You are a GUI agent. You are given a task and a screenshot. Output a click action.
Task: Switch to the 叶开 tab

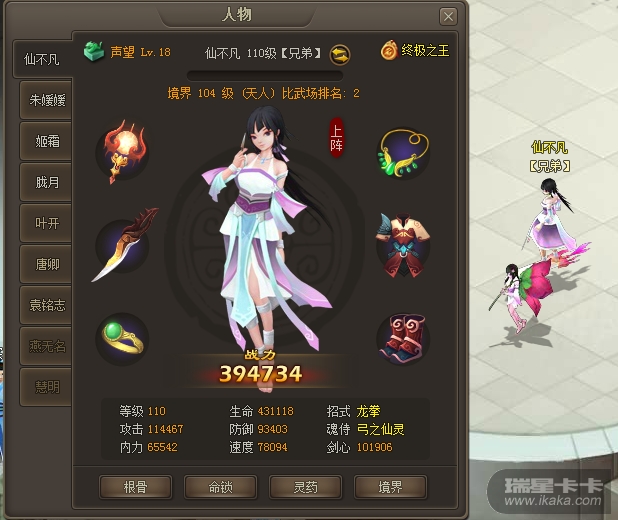click(46, 223)
